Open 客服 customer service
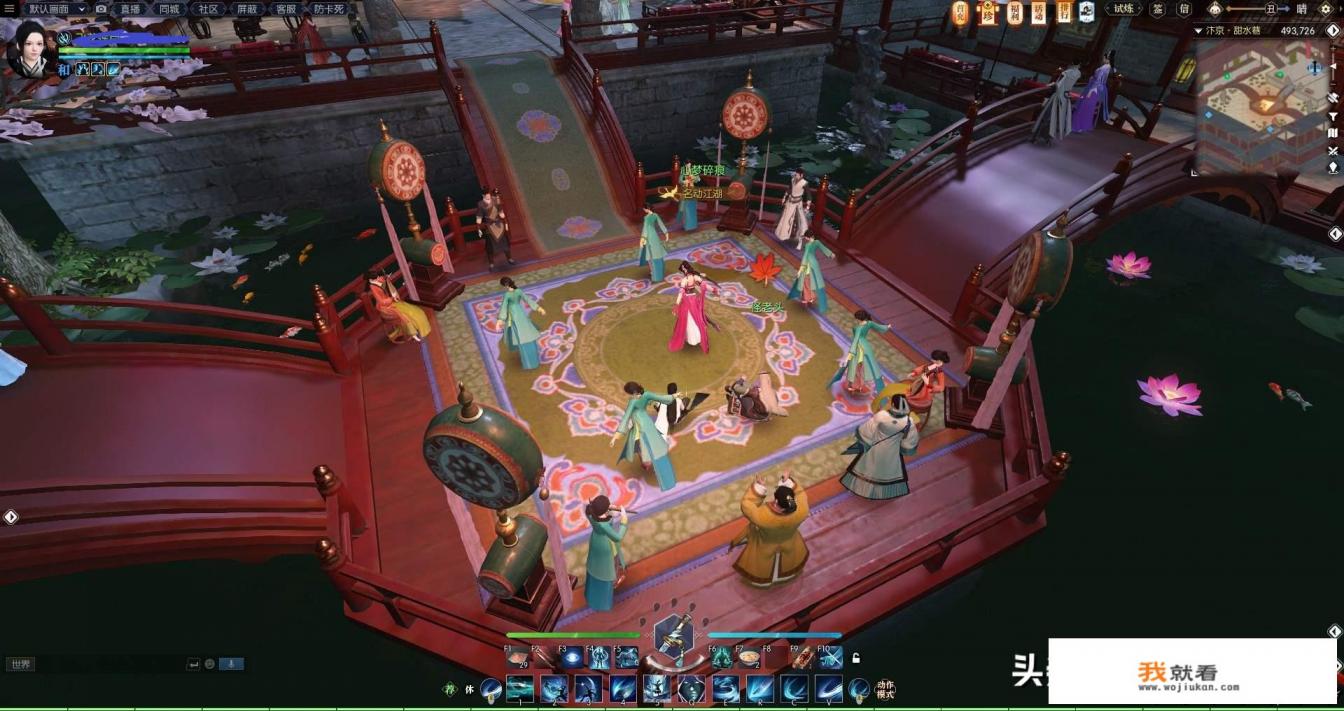 pyautogui.click(x=286, y=8)
